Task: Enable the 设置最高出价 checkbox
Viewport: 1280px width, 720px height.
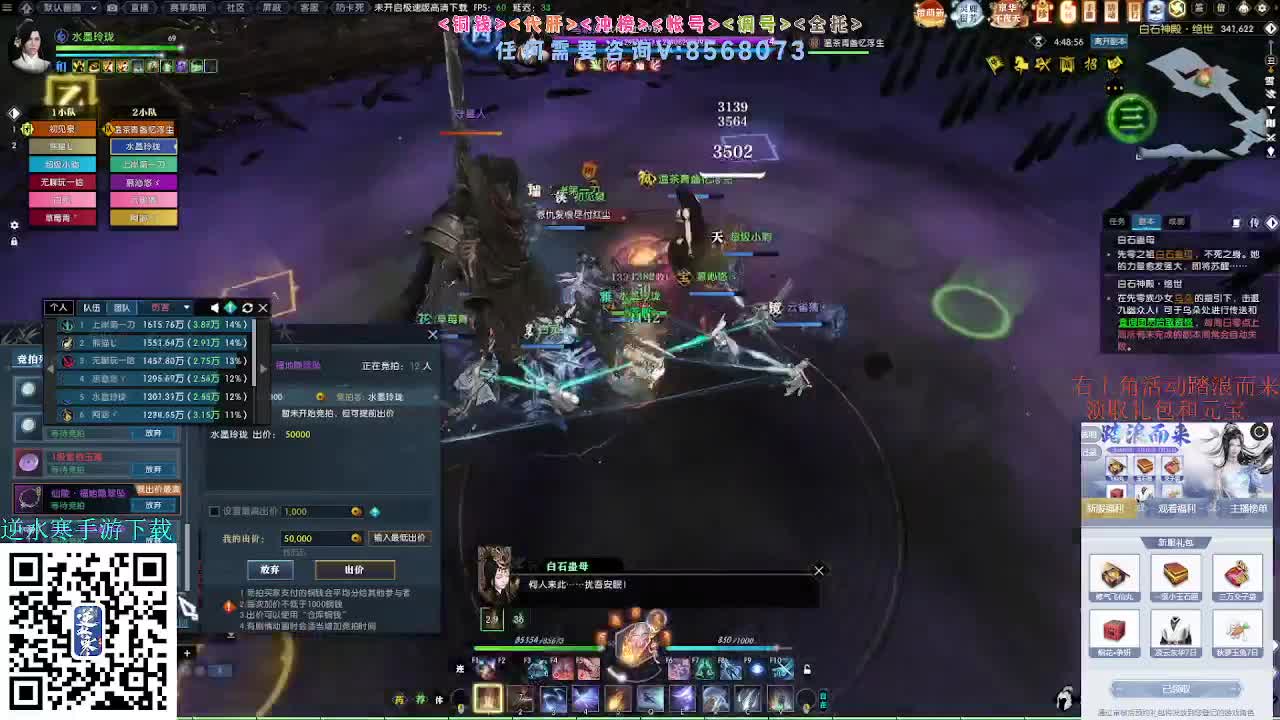Action: point(214,510)
